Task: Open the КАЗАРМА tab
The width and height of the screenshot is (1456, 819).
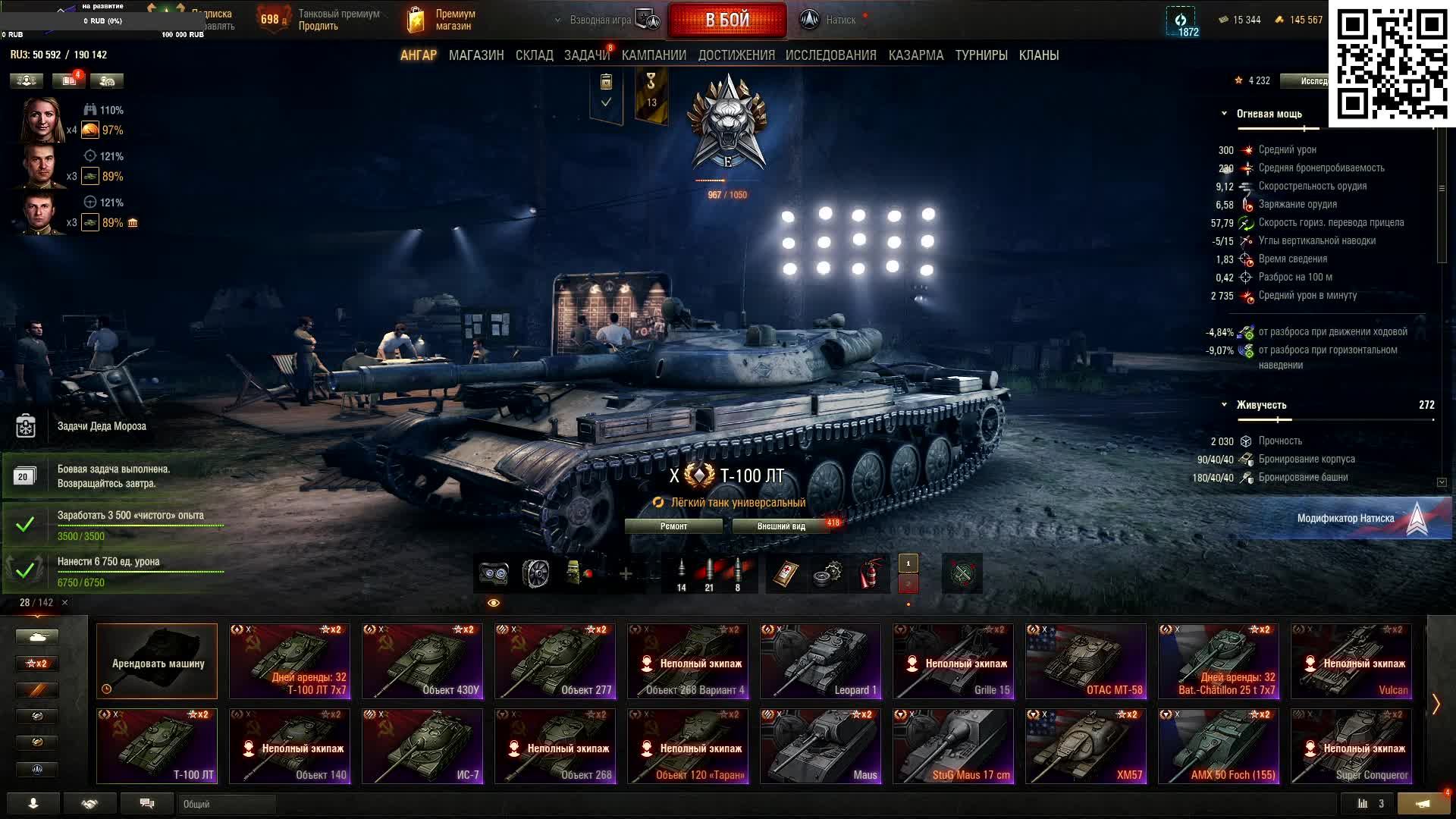Action: [916, 55]
